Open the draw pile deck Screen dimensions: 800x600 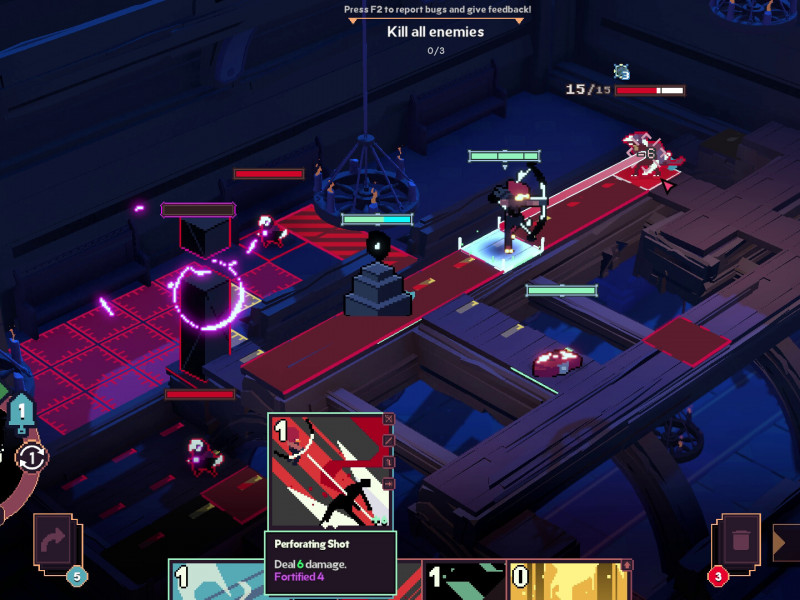(56, 544)
